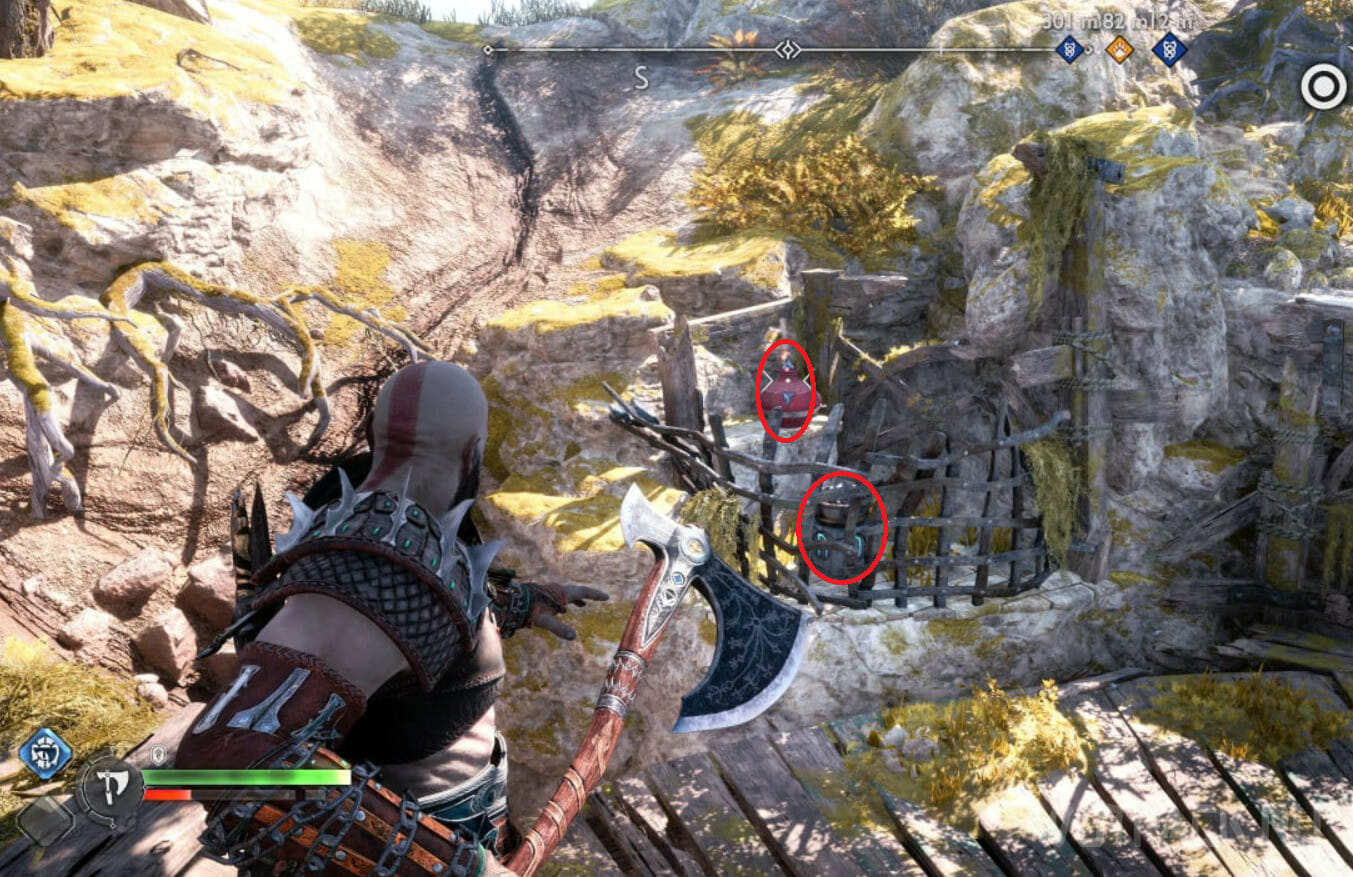Select the orange paw-print compass marker
The height and width of the screenshot is (877, 1353).
[1119, 49]
